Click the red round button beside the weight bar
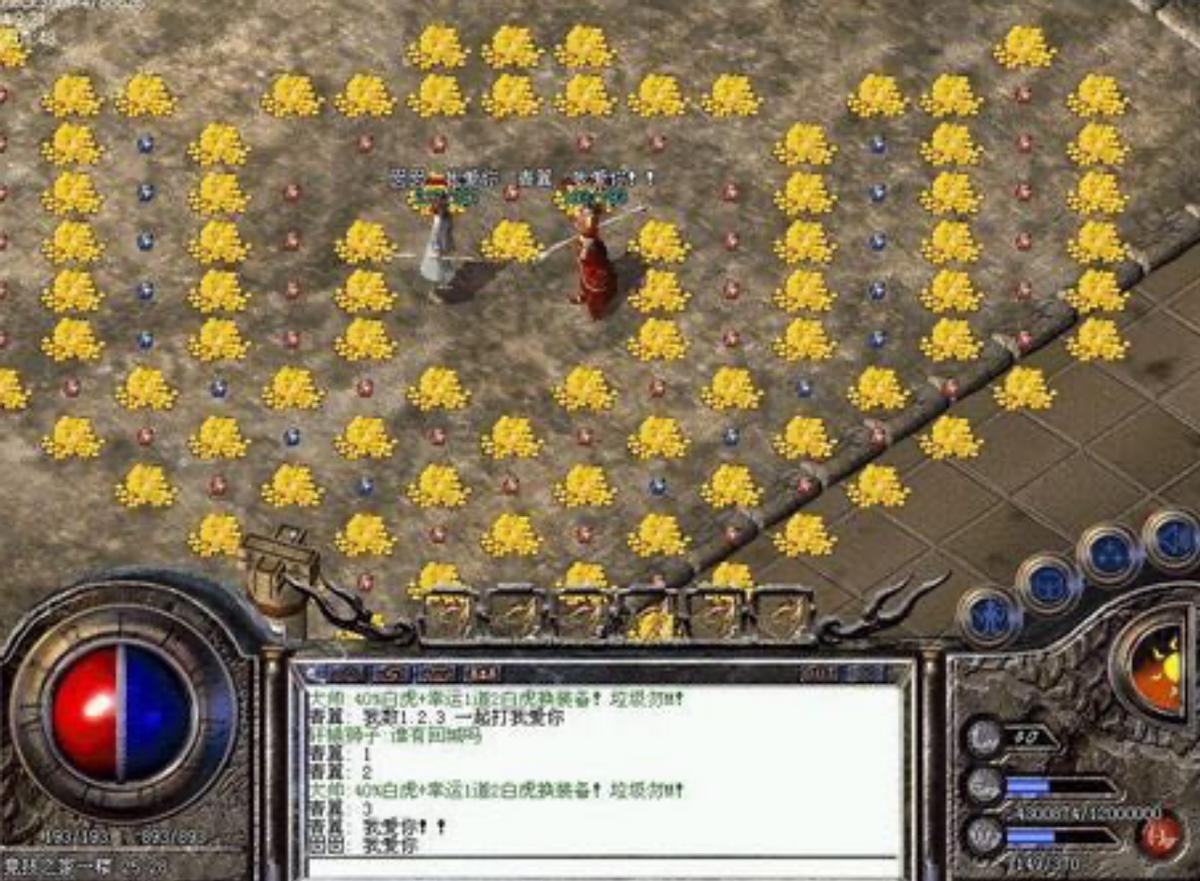The height and width of the screenshot is (881, 1200). [1159, 835]
